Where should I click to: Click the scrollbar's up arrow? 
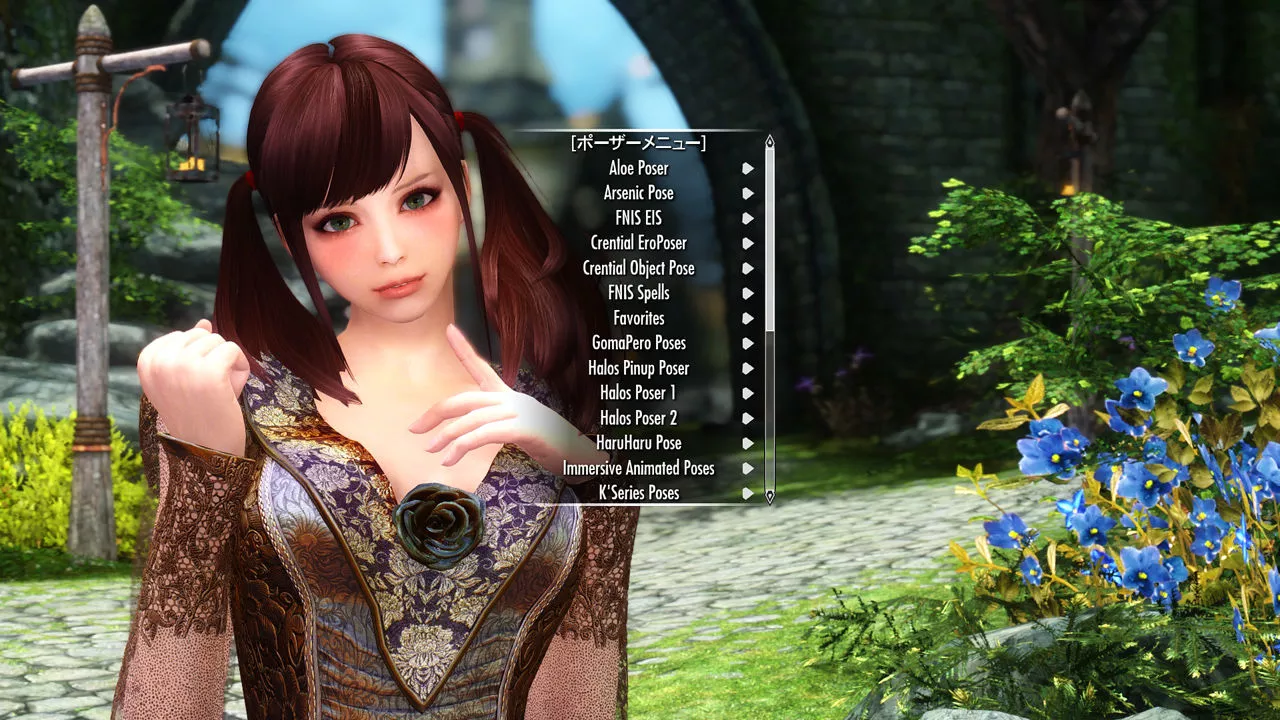click(769, 141)
